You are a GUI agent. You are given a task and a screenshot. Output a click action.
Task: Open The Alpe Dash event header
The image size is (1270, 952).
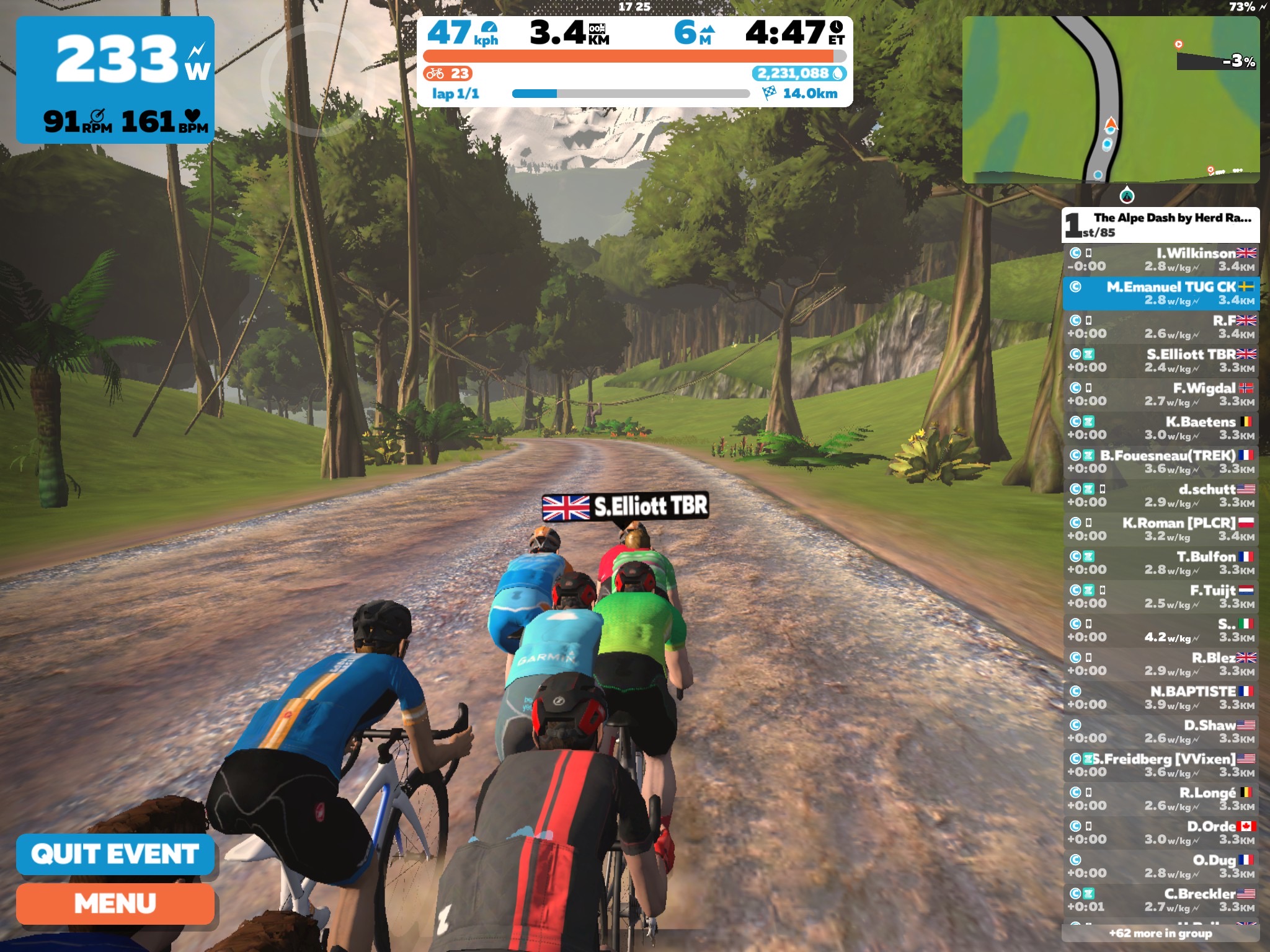[1160, 224]
